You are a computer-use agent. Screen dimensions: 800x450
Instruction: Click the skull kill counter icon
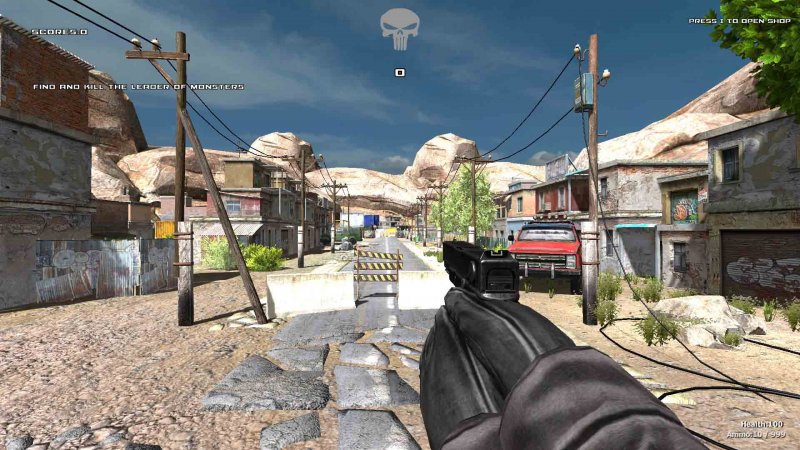pyautogui.click(x=399, y=29)
